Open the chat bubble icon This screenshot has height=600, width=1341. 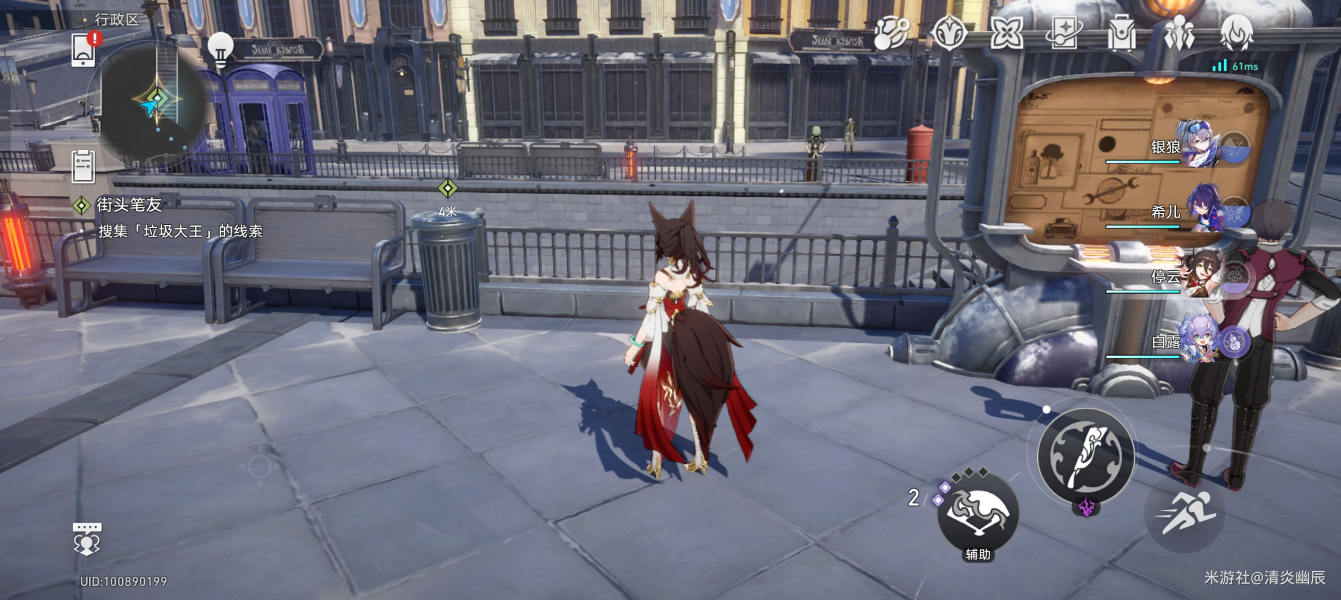point(88,538)
